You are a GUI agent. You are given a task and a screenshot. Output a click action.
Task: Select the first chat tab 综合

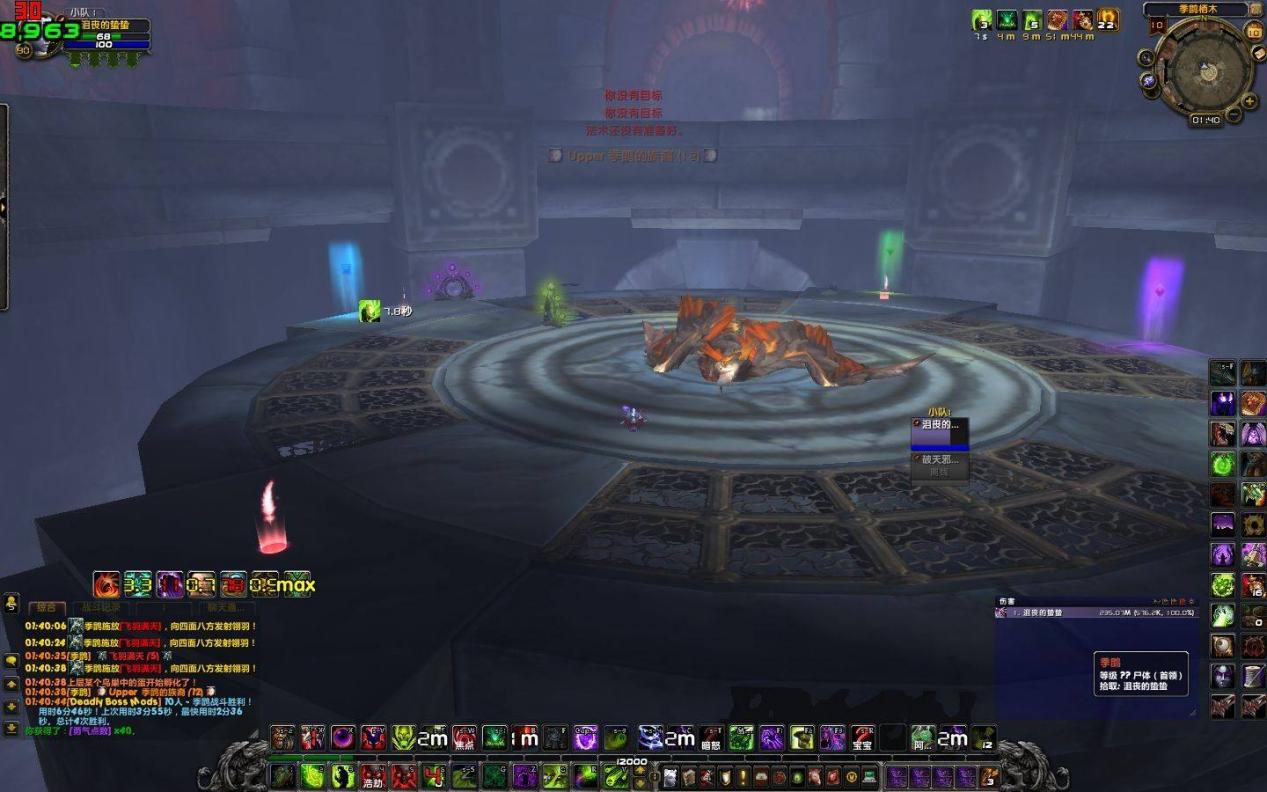46,607
